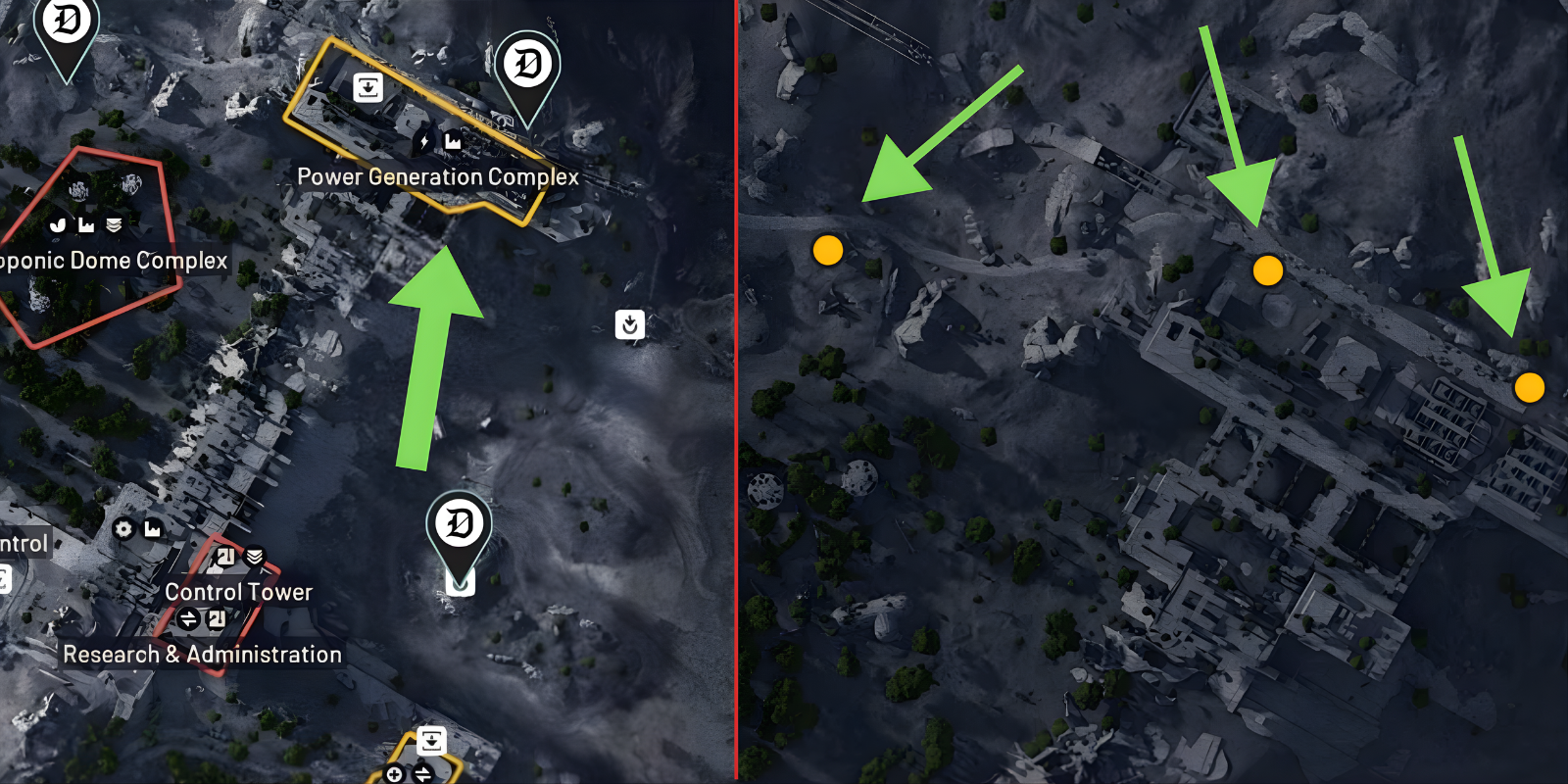
Task: Click the exchange arrows icon at Research & Administration
Action: click(190, 617)
